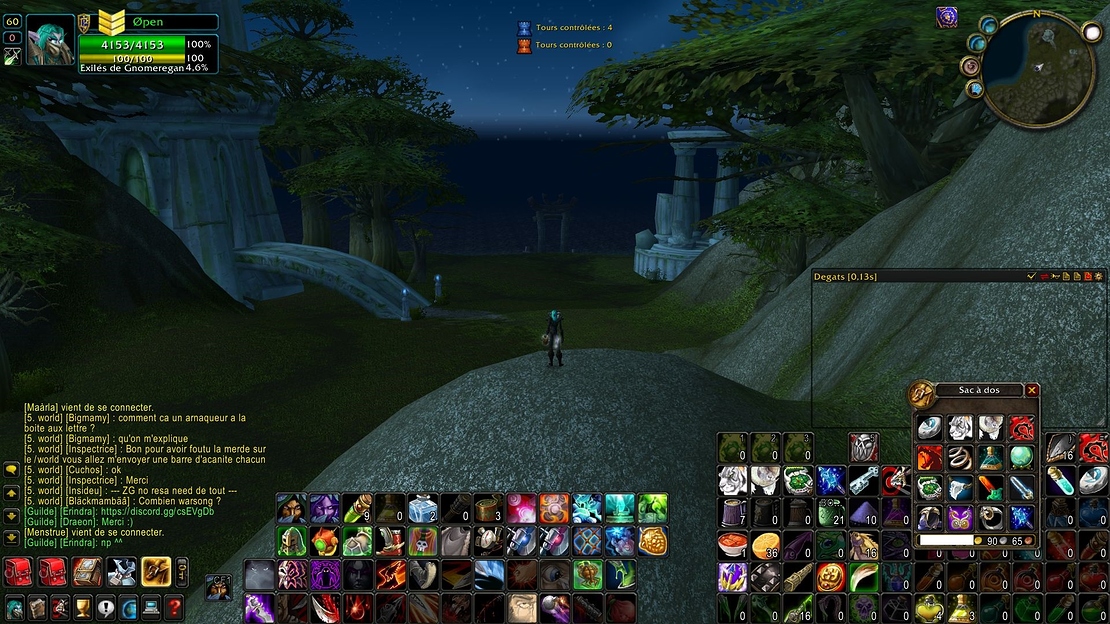The height and width of the screenshot is (624, 1110).
Task: Click the skeleton key action button
Action: pyautogui.click(x=864, y=481)
